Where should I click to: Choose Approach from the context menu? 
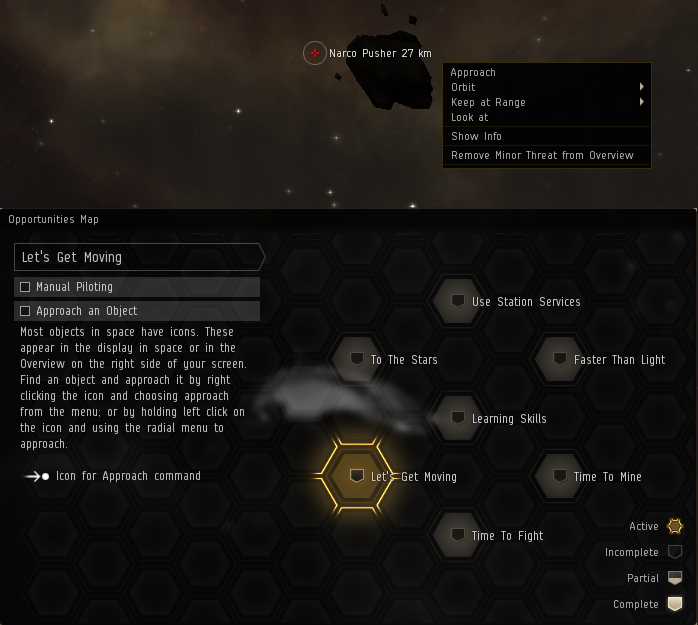click(473, 72)
